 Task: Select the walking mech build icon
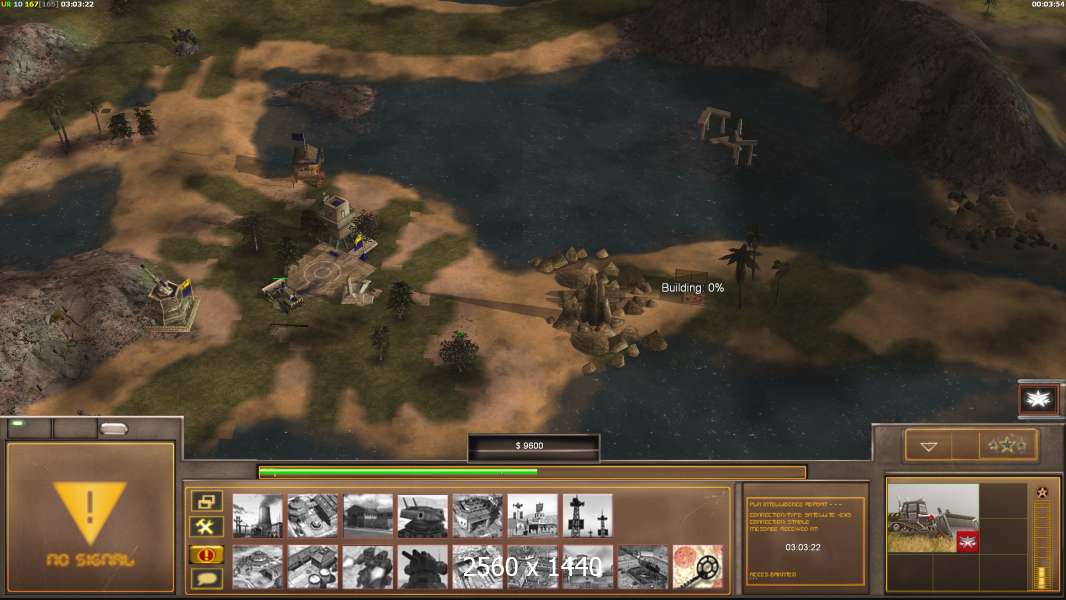pos(367,567)
